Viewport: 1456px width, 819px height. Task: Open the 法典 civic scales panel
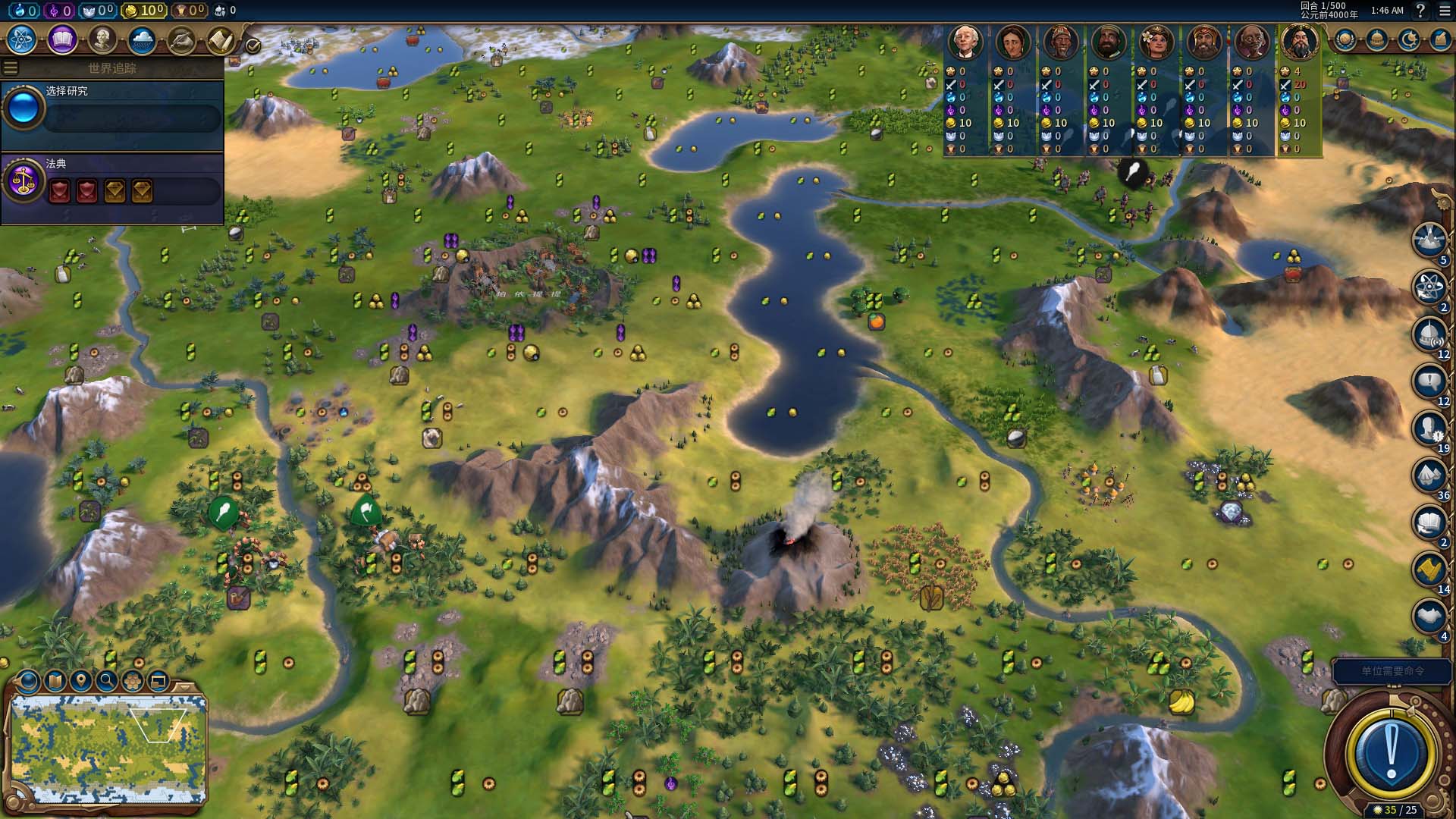pos(24,182)
